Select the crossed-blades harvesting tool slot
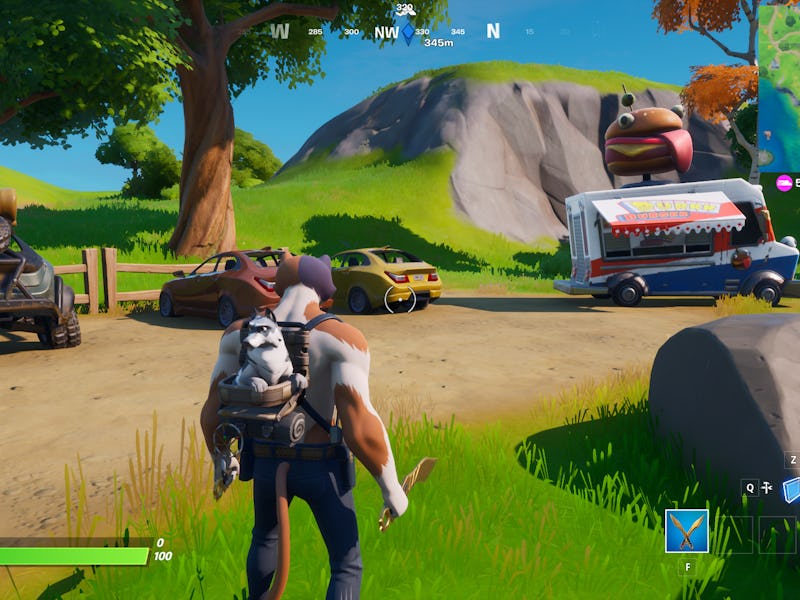 tap(687, 531)
